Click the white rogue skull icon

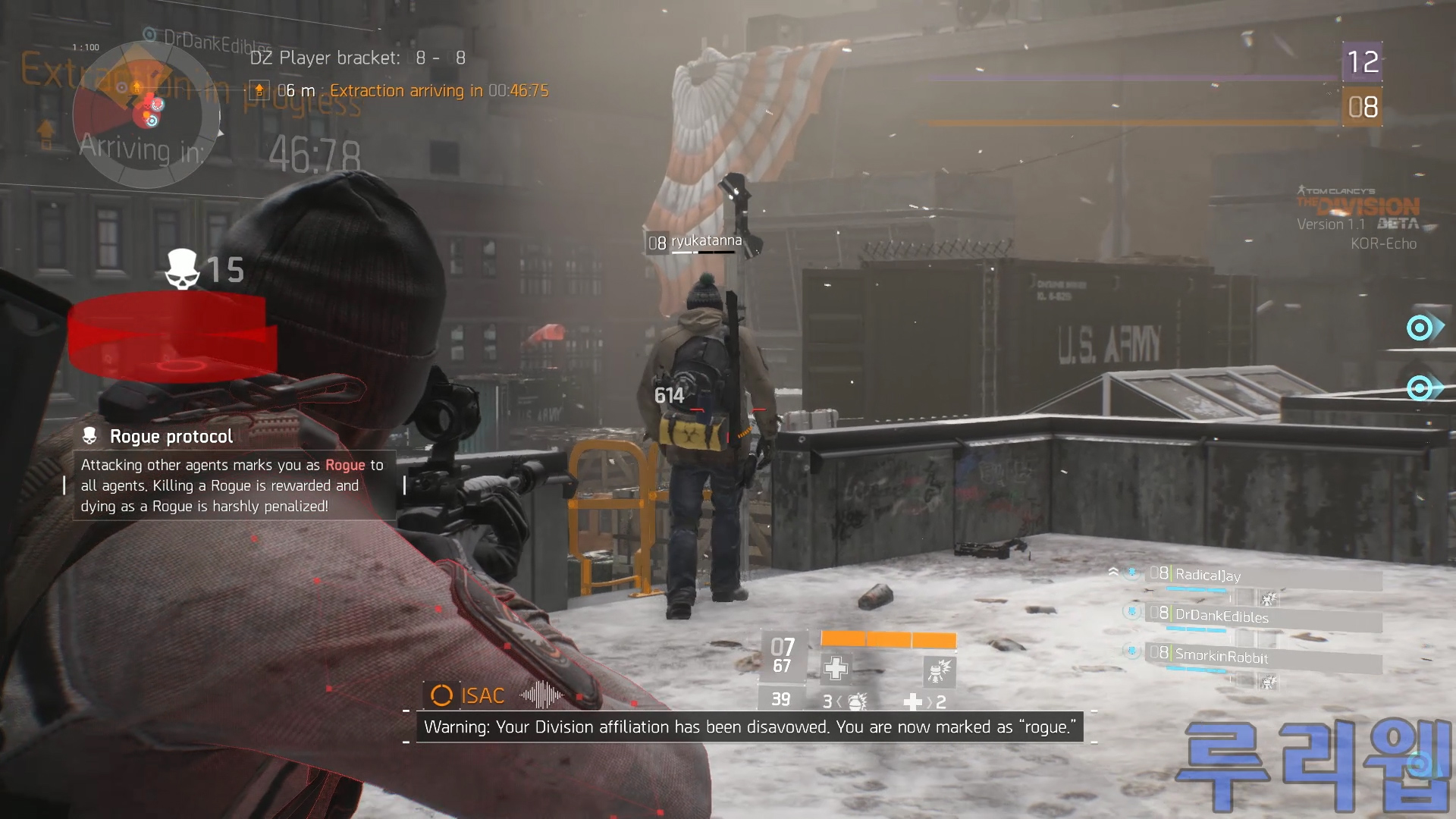tap(182, 269)
